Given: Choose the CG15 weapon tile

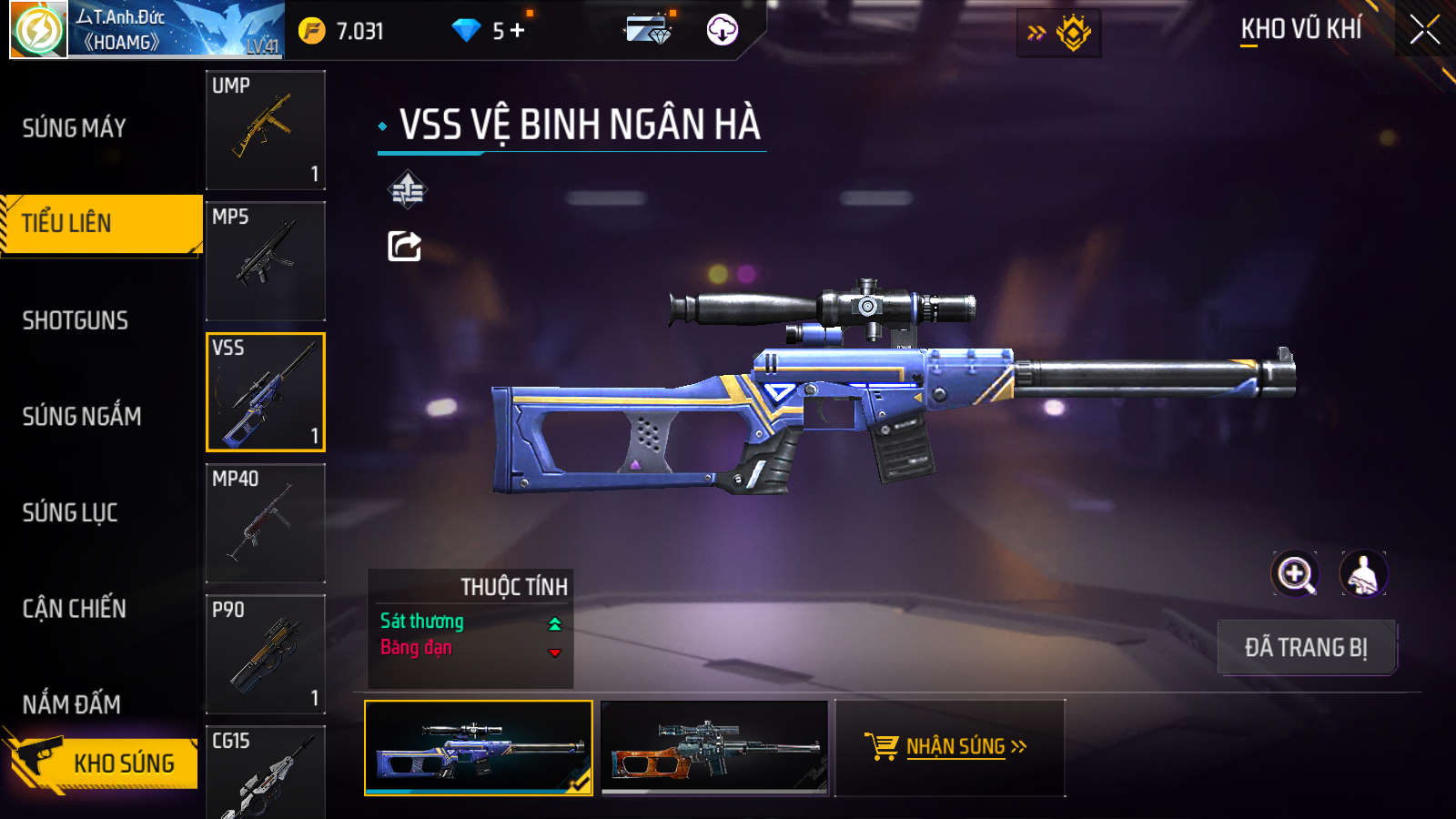Looking at the screenshot, I should point(266,773).
